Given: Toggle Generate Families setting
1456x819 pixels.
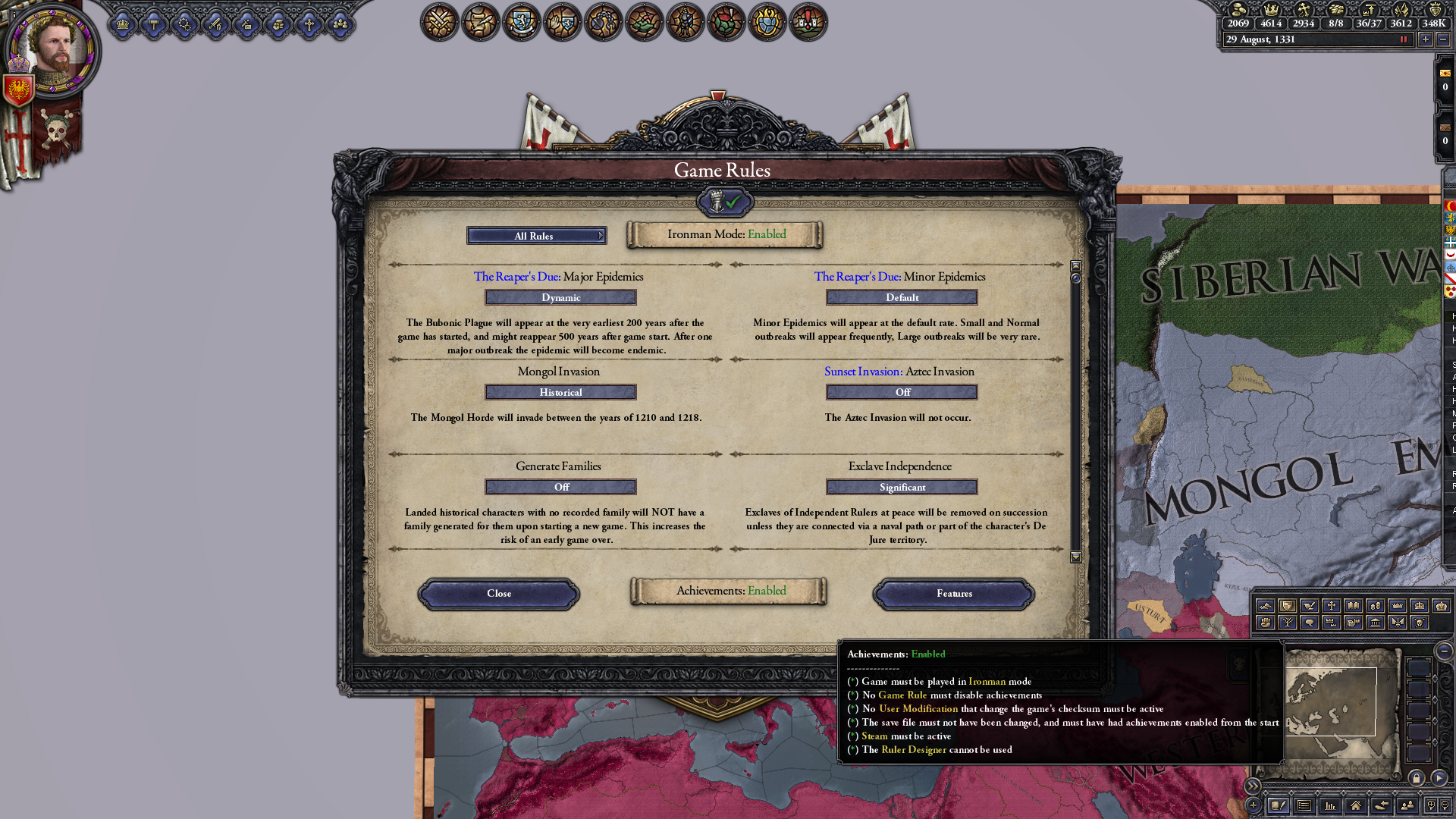Looking at the screenshot, I should tap(560, 486).
